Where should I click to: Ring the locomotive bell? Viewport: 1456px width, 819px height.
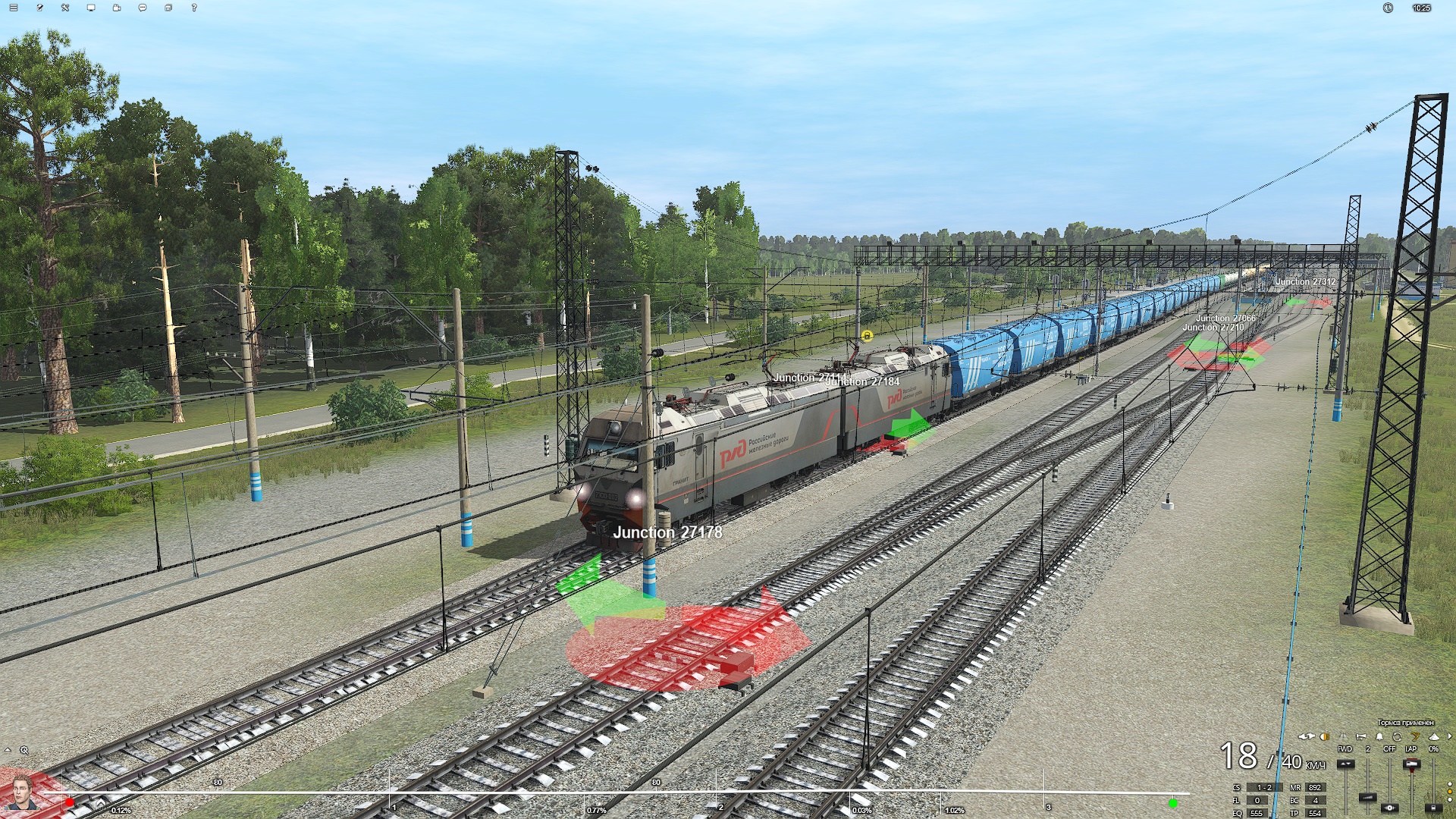tap(1379, 736)
